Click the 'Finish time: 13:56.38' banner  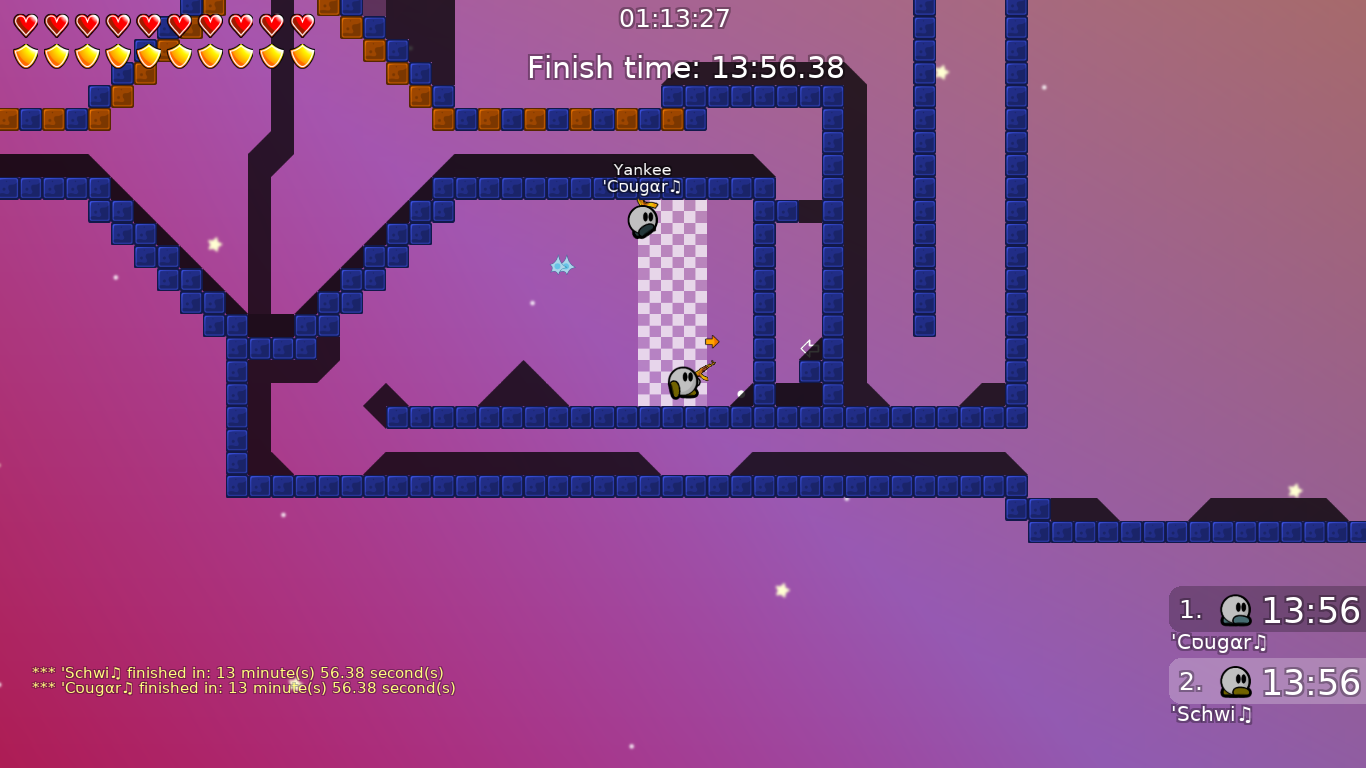point(684,68)
